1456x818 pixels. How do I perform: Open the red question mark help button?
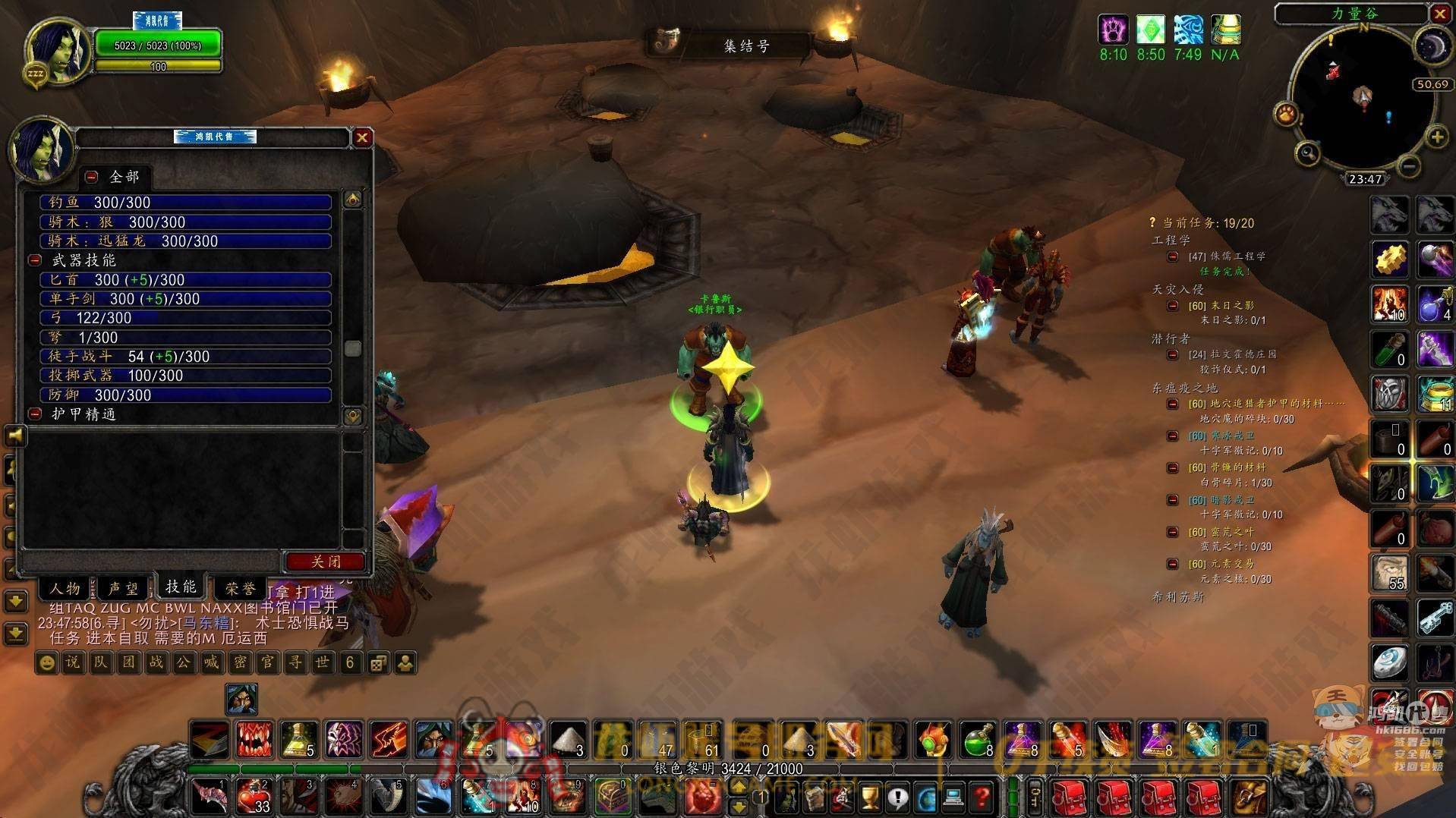982,797
